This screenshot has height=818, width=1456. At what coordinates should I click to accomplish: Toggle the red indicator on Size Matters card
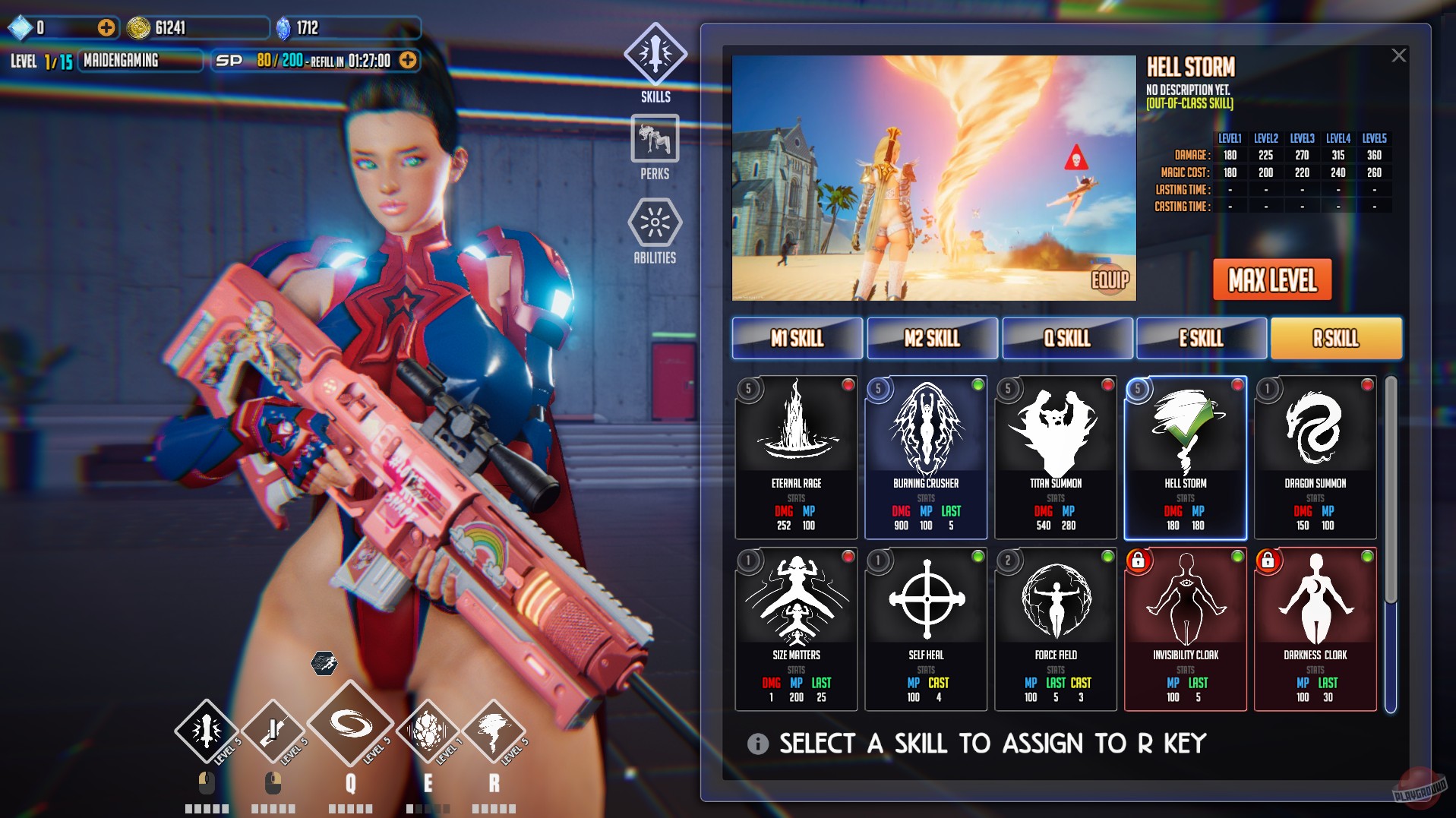(847, 557)
